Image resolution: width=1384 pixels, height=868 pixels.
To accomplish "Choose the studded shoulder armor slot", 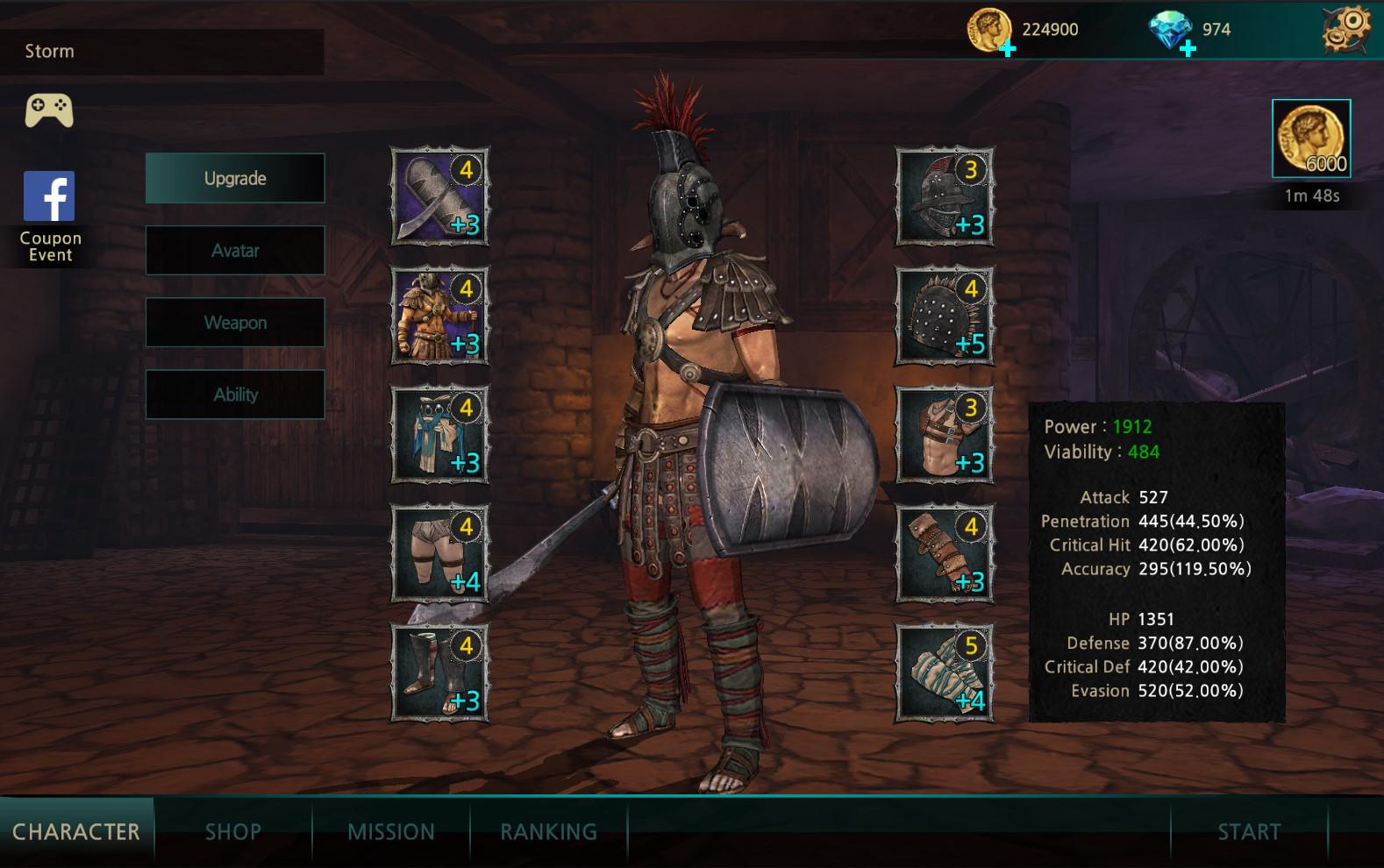I will point(945,315).
